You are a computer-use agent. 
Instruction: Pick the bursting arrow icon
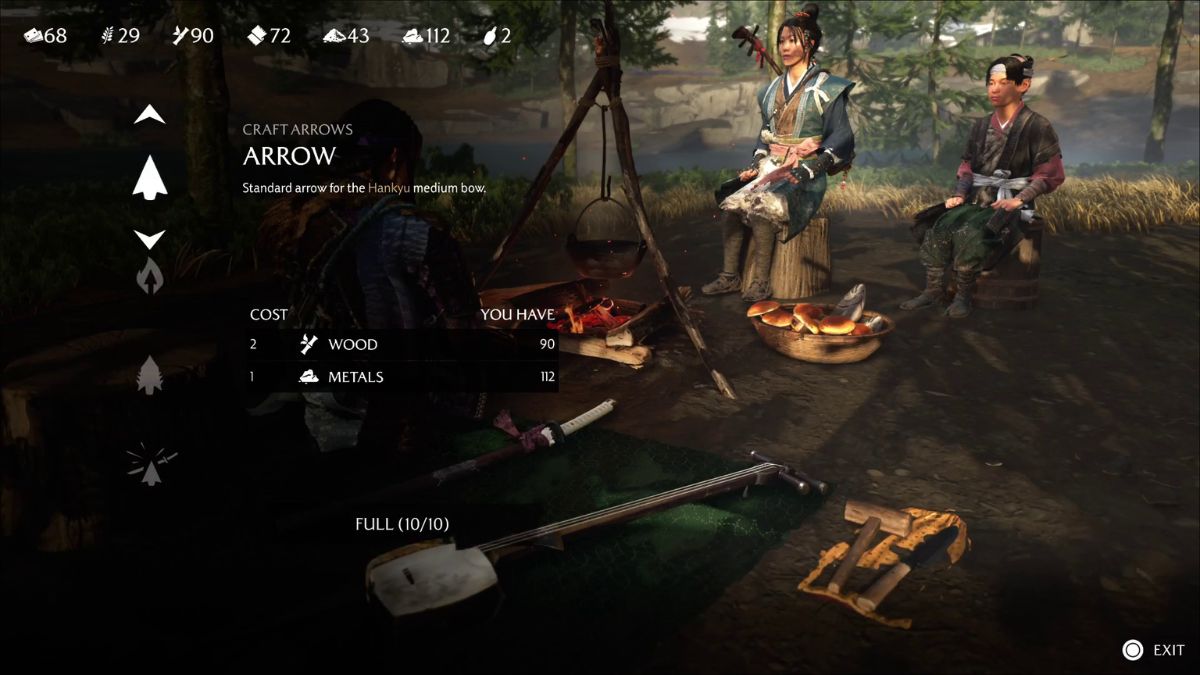pyautogui.click(x=151, y=465)
